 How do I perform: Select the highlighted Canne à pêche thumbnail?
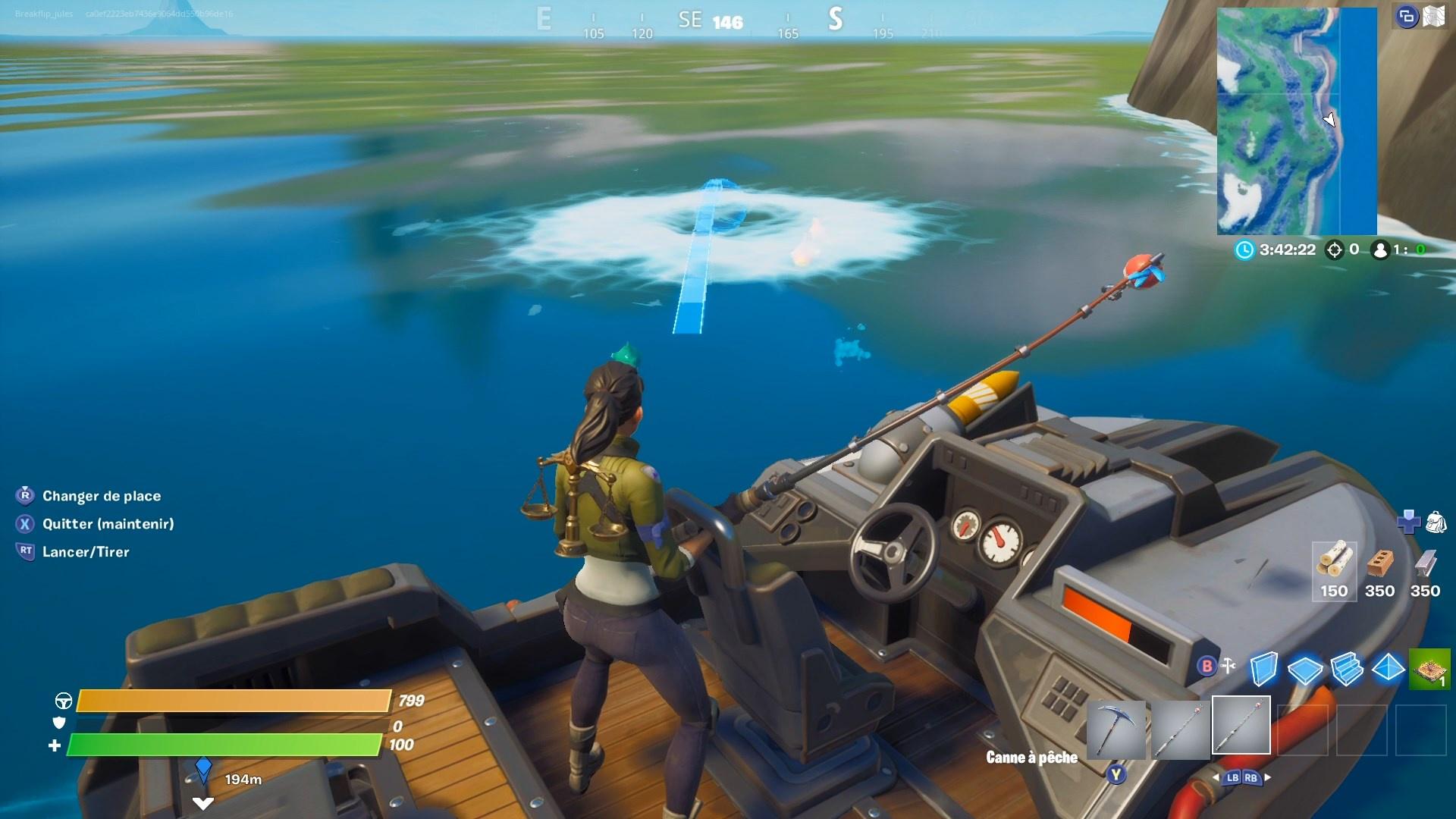click(1241, 725)
